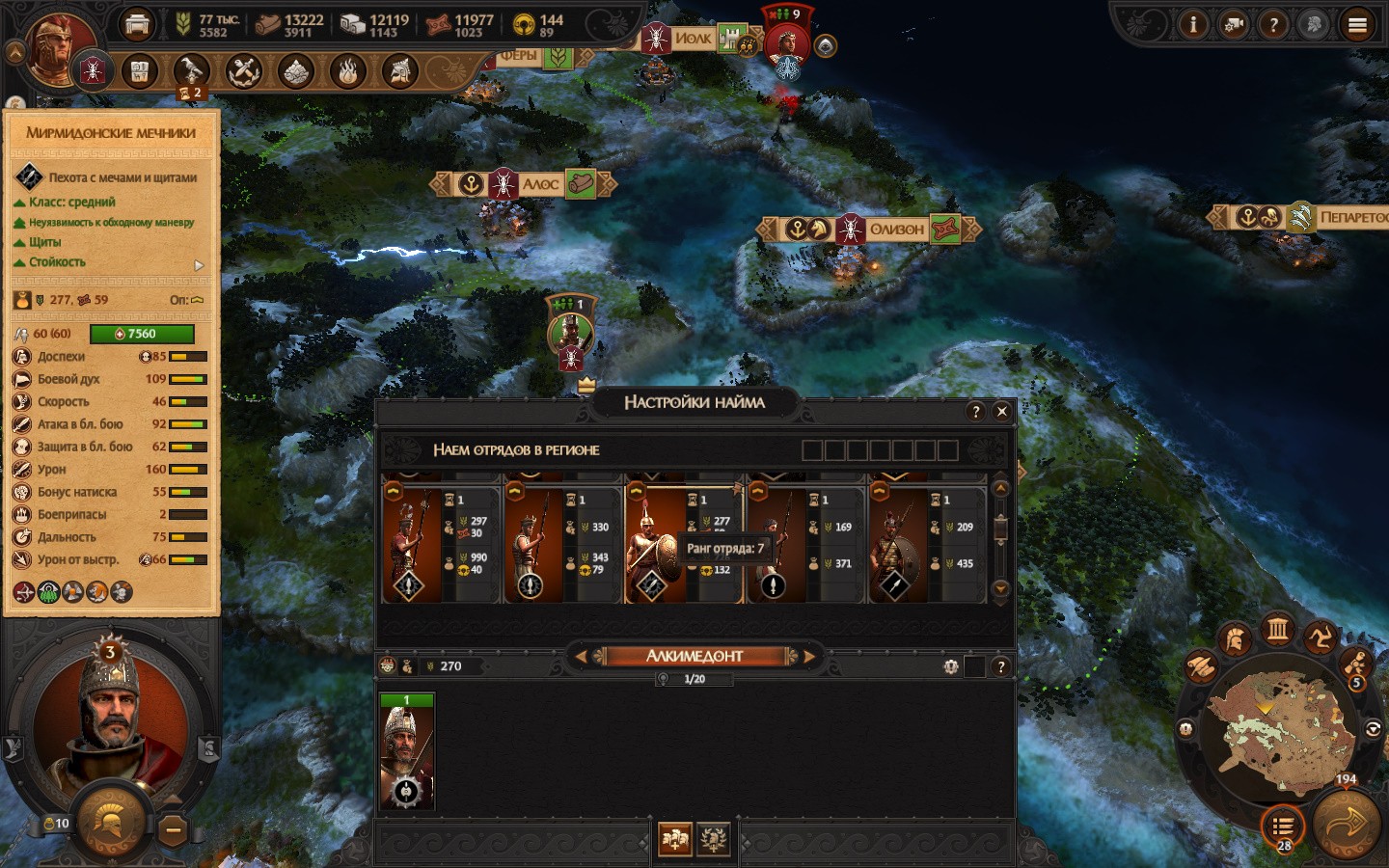
Task: Open the temple building icon near minimap
Action: pyautogui.click(x=1278, y=632)
